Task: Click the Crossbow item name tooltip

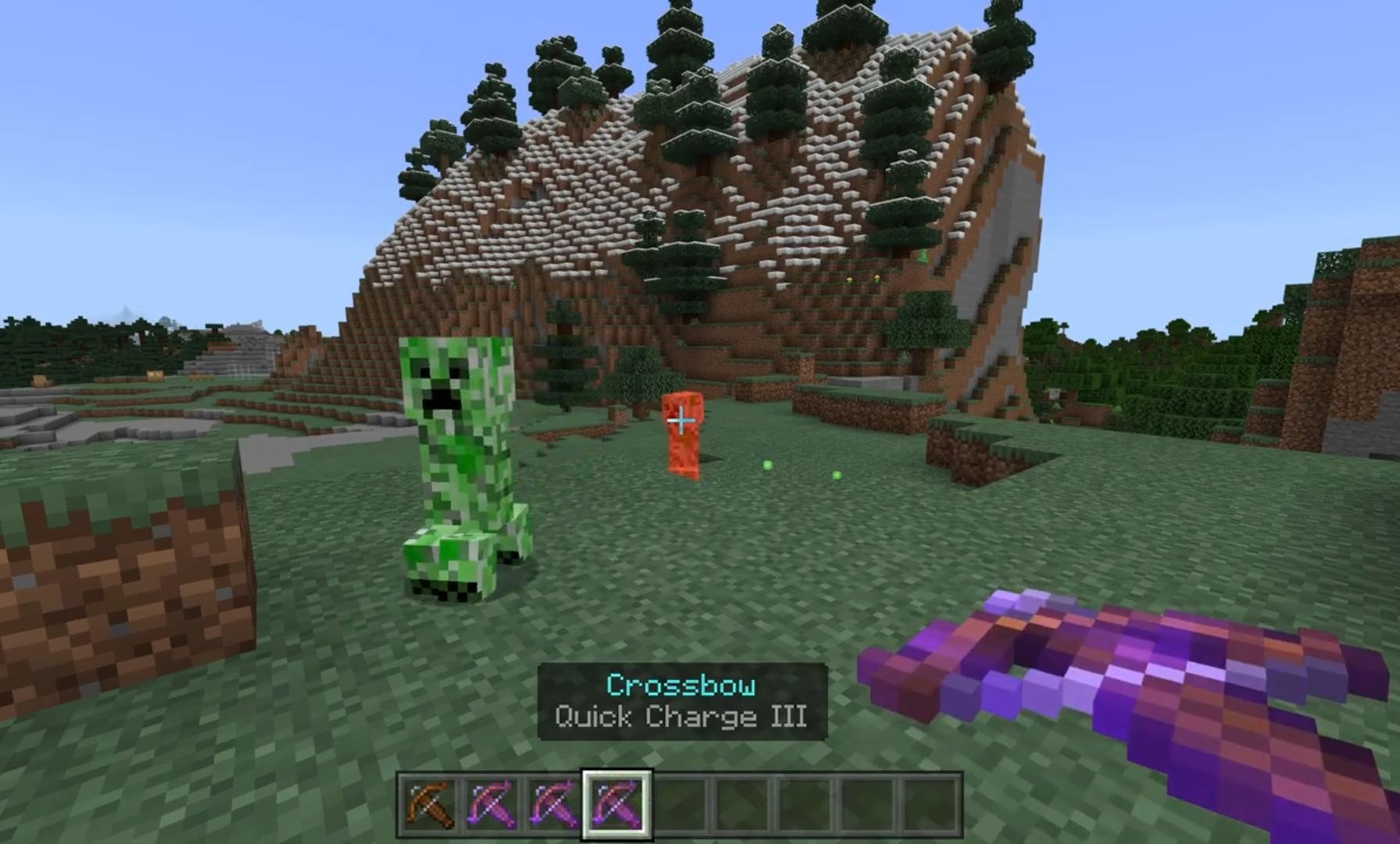Action: click(680, 684)
